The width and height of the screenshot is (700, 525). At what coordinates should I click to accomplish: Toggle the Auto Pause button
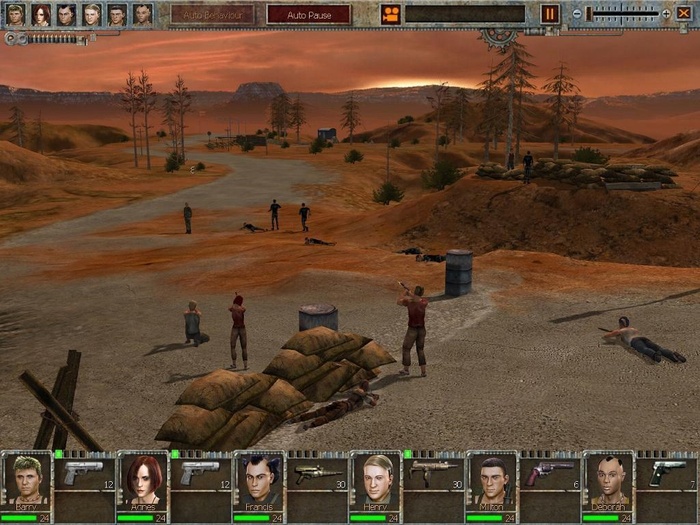pos(308,14)
